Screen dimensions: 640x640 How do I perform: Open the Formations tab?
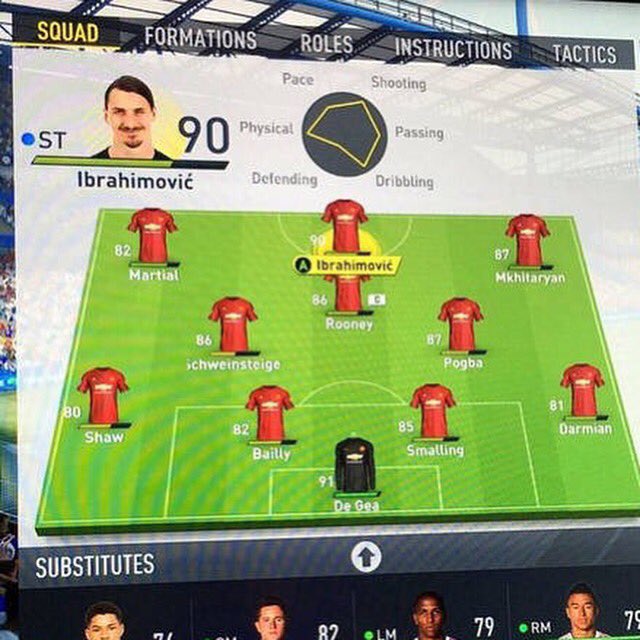point(200,39)
